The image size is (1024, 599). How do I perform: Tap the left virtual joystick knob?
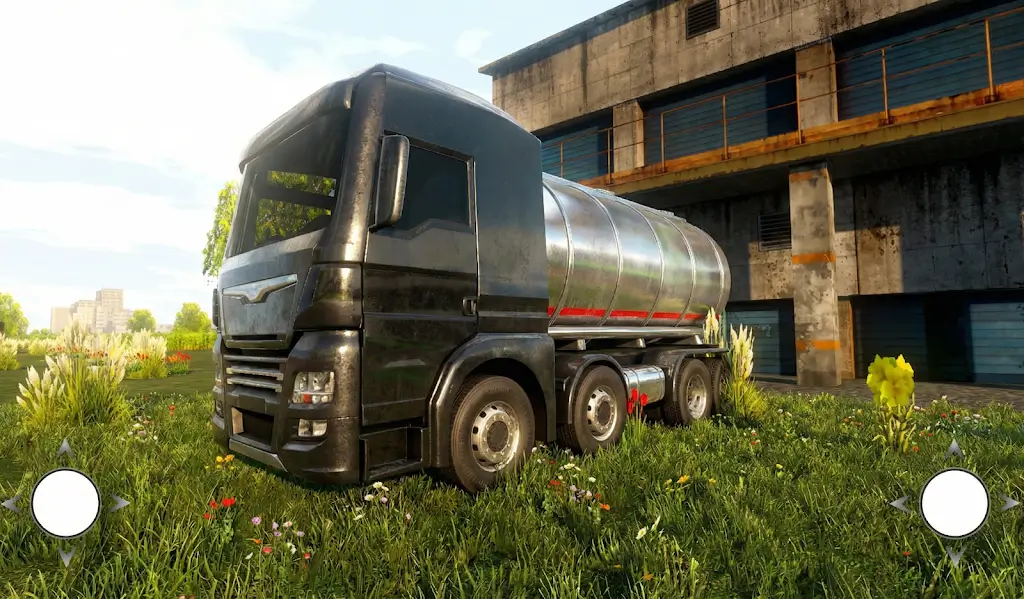pos(66,503)
